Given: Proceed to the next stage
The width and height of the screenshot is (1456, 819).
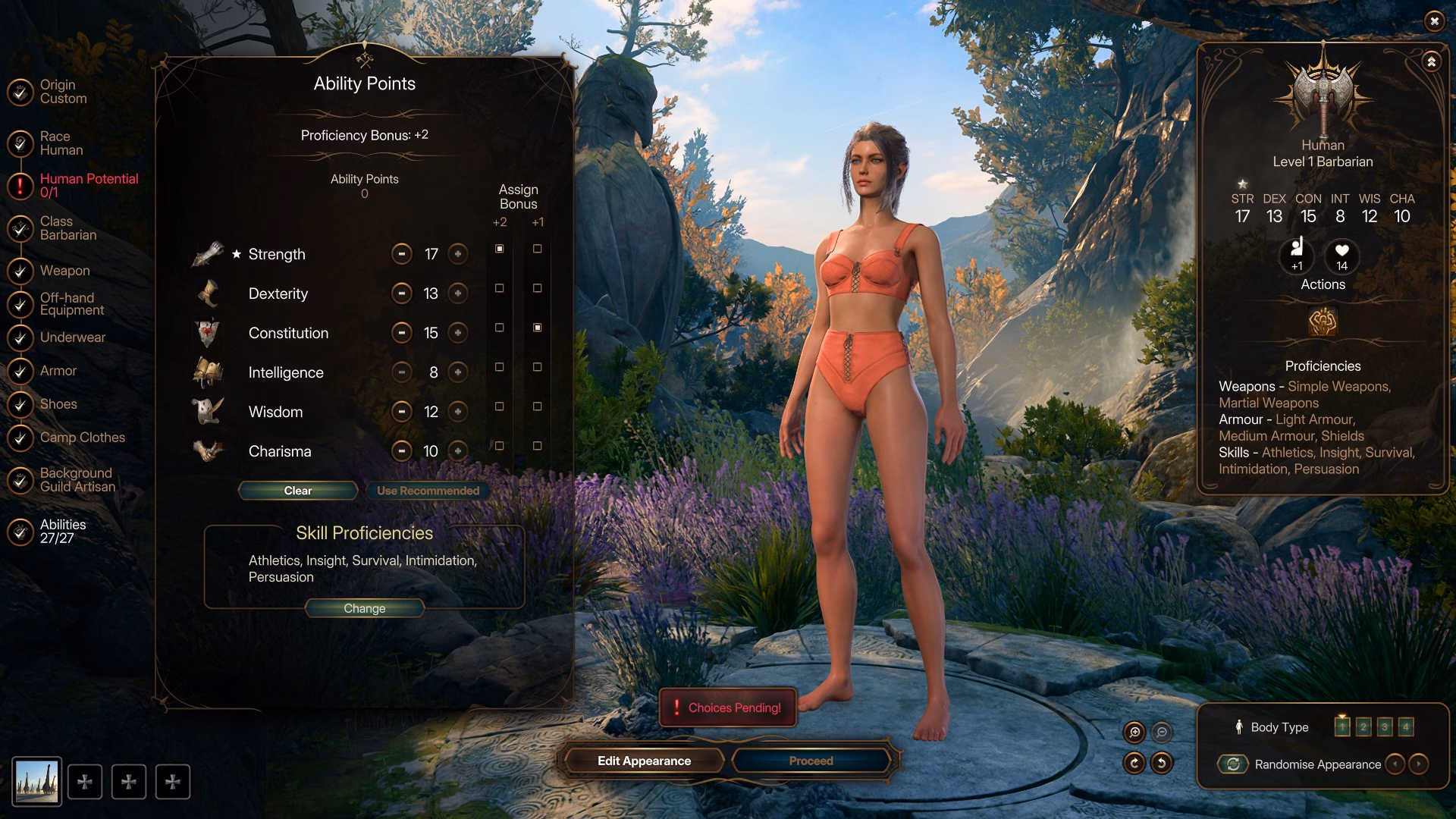Looking at the screenshot, I should tap(811, 761).
